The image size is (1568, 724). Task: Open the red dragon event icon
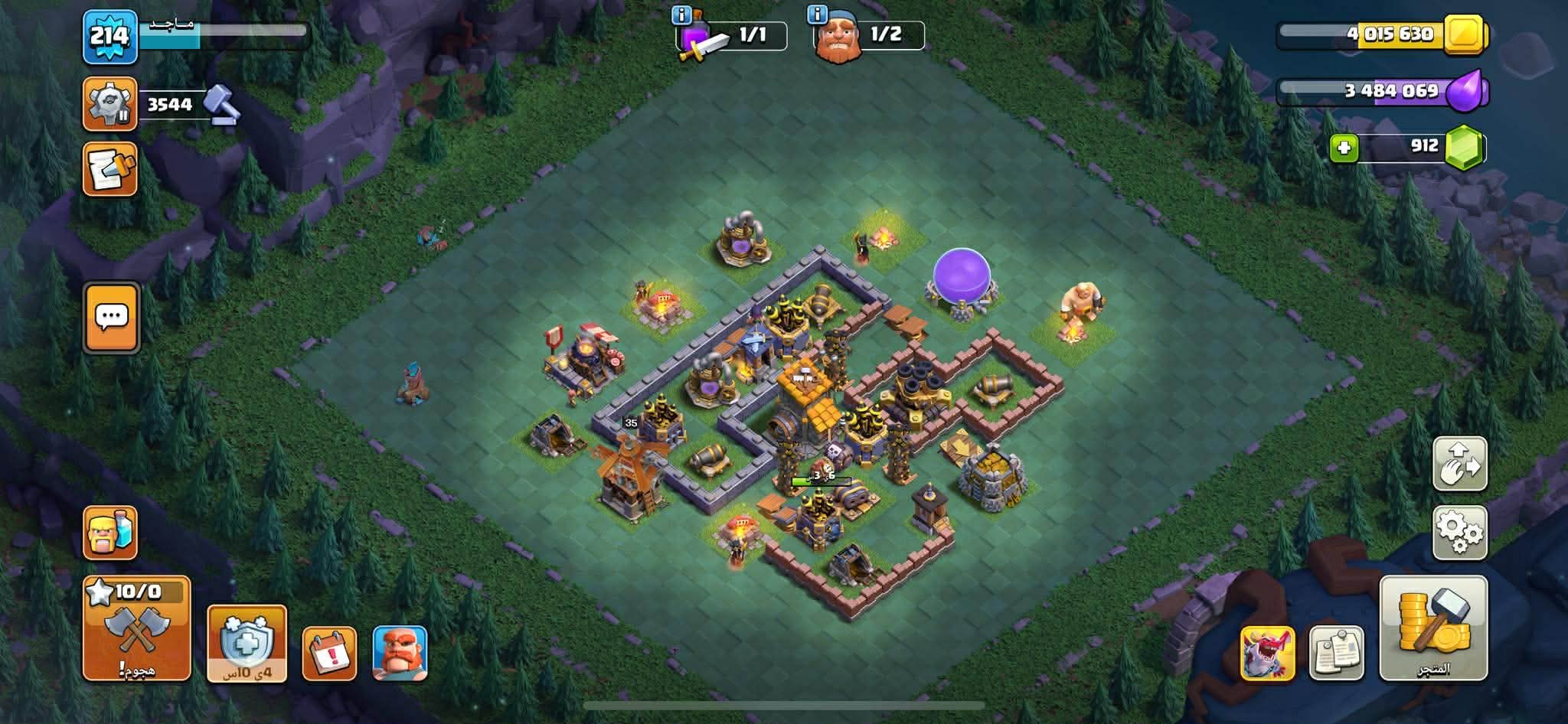1267,653
